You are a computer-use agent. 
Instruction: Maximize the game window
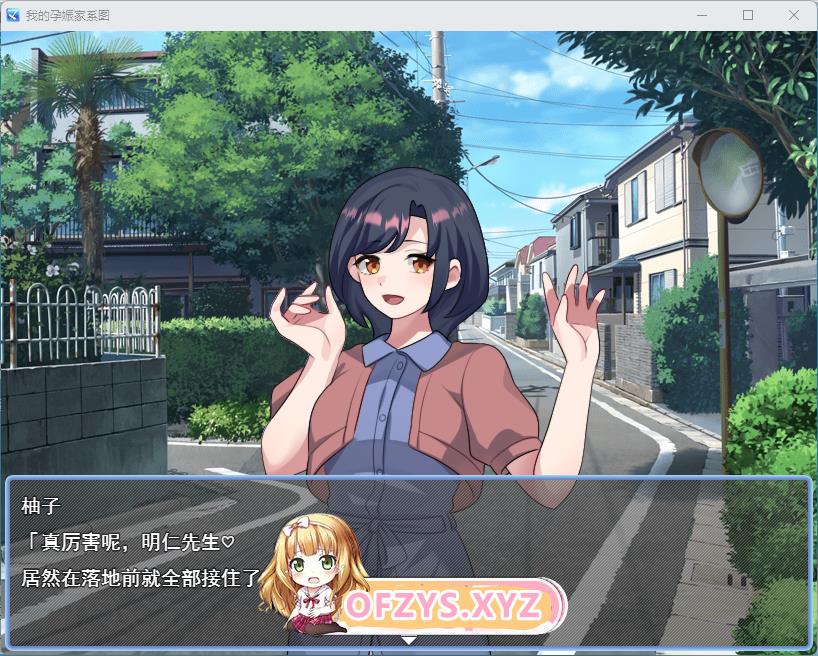point(748,16)
